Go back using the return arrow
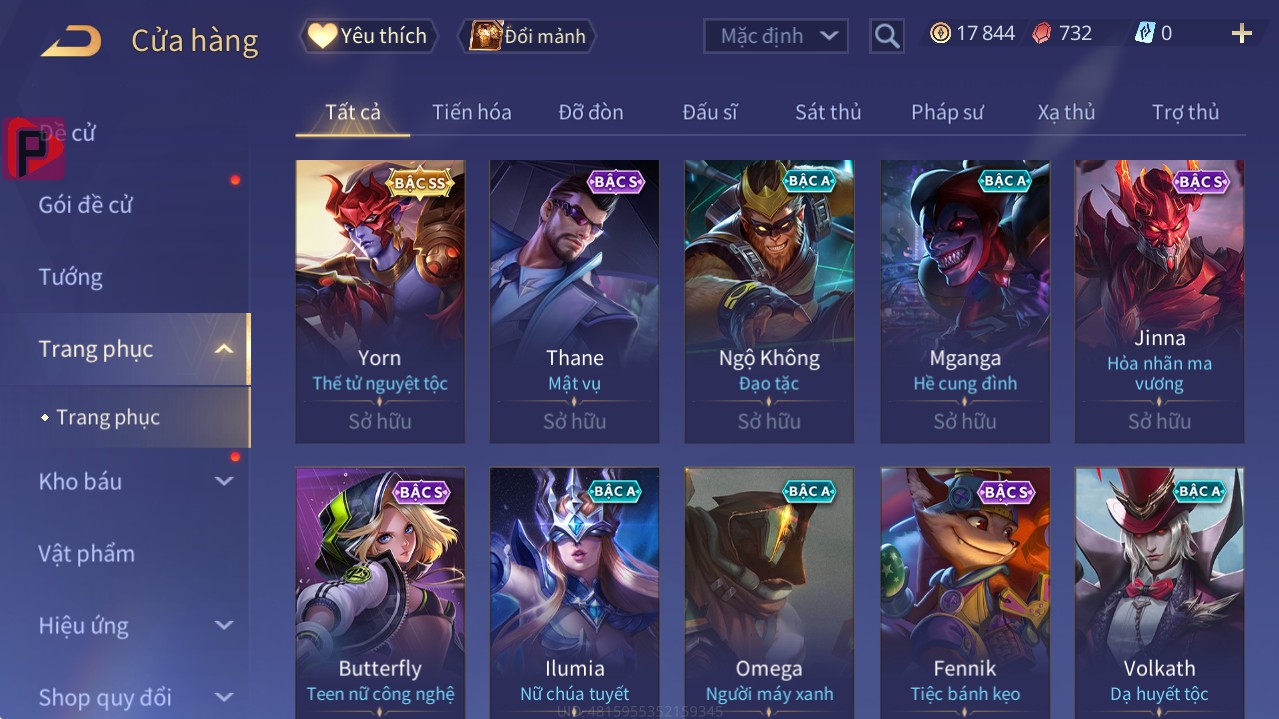The image size is (1279, 719). click(71, 41)
